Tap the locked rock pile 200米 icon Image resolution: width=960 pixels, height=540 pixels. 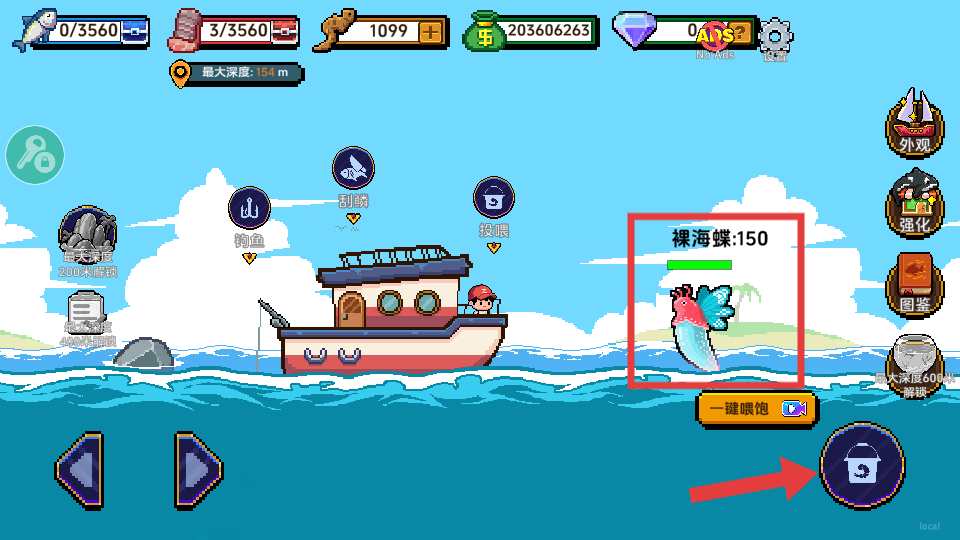(88, 235)
